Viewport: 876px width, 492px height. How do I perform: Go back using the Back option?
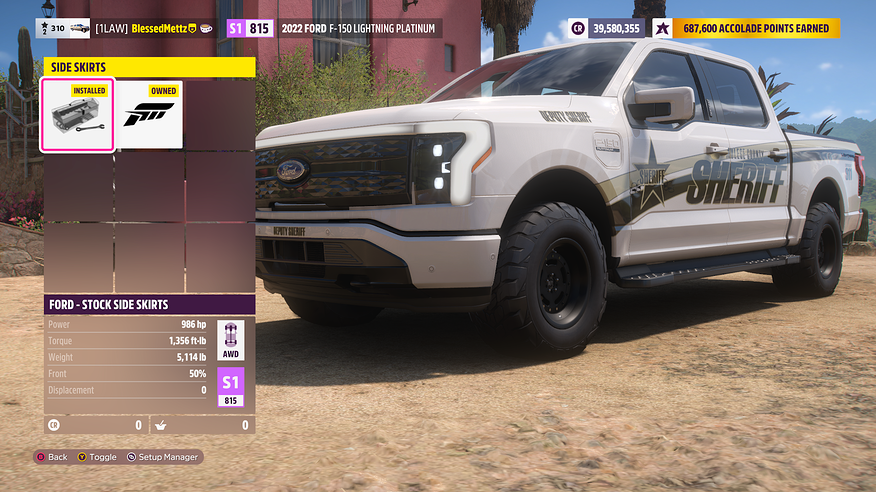[52, 457]
